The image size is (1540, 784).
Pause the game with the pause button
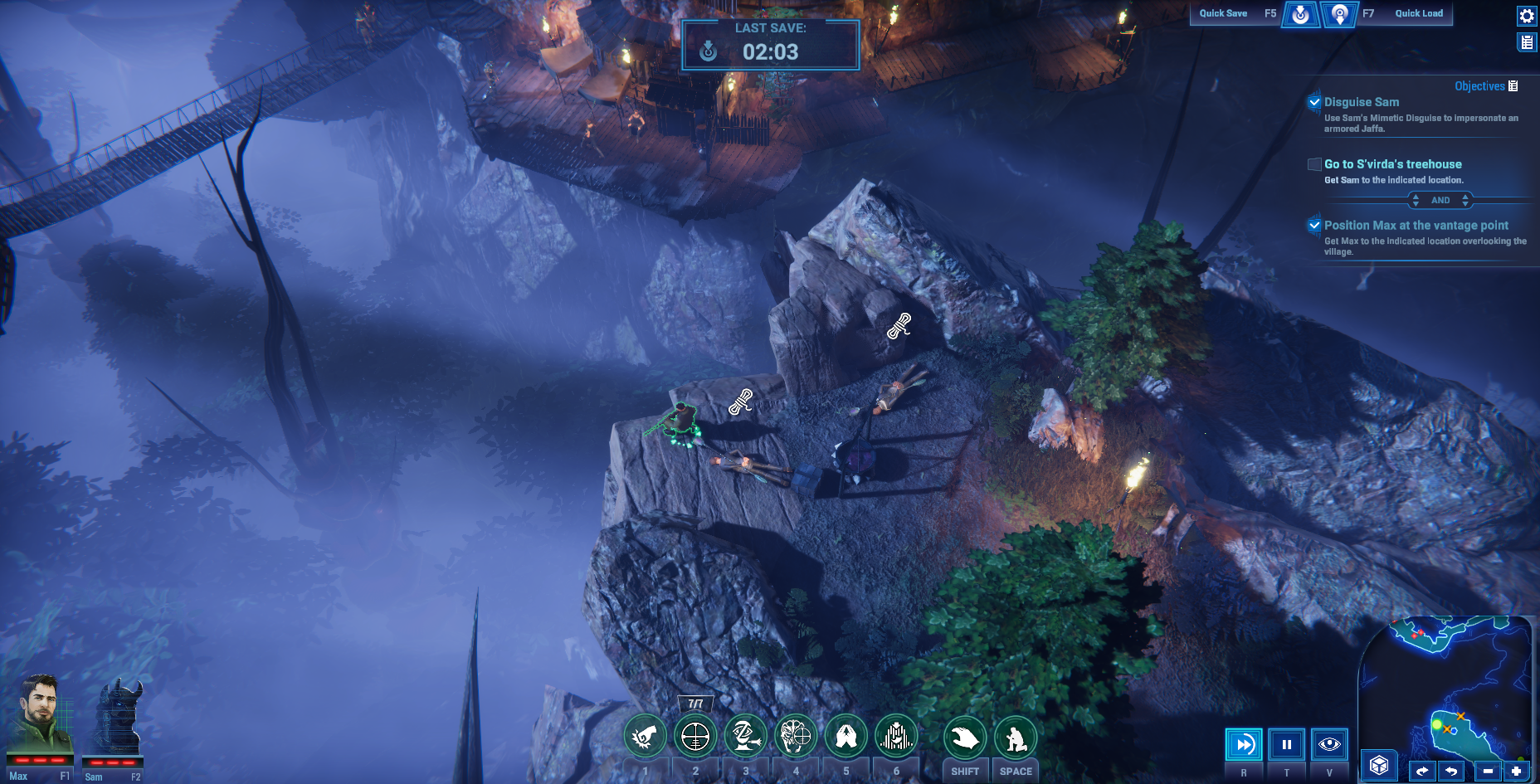coord(1287,744)
